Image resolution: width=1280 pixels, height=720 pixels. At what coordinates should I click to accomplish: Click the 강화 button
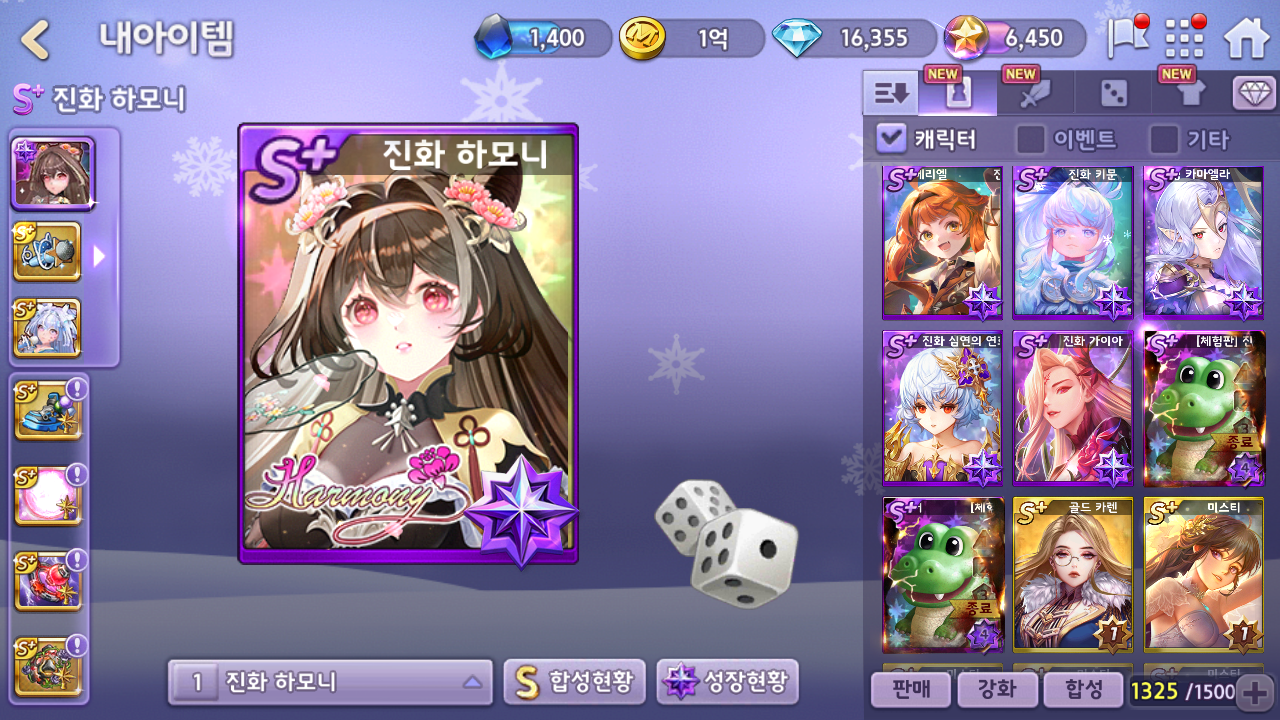[995, 689]
